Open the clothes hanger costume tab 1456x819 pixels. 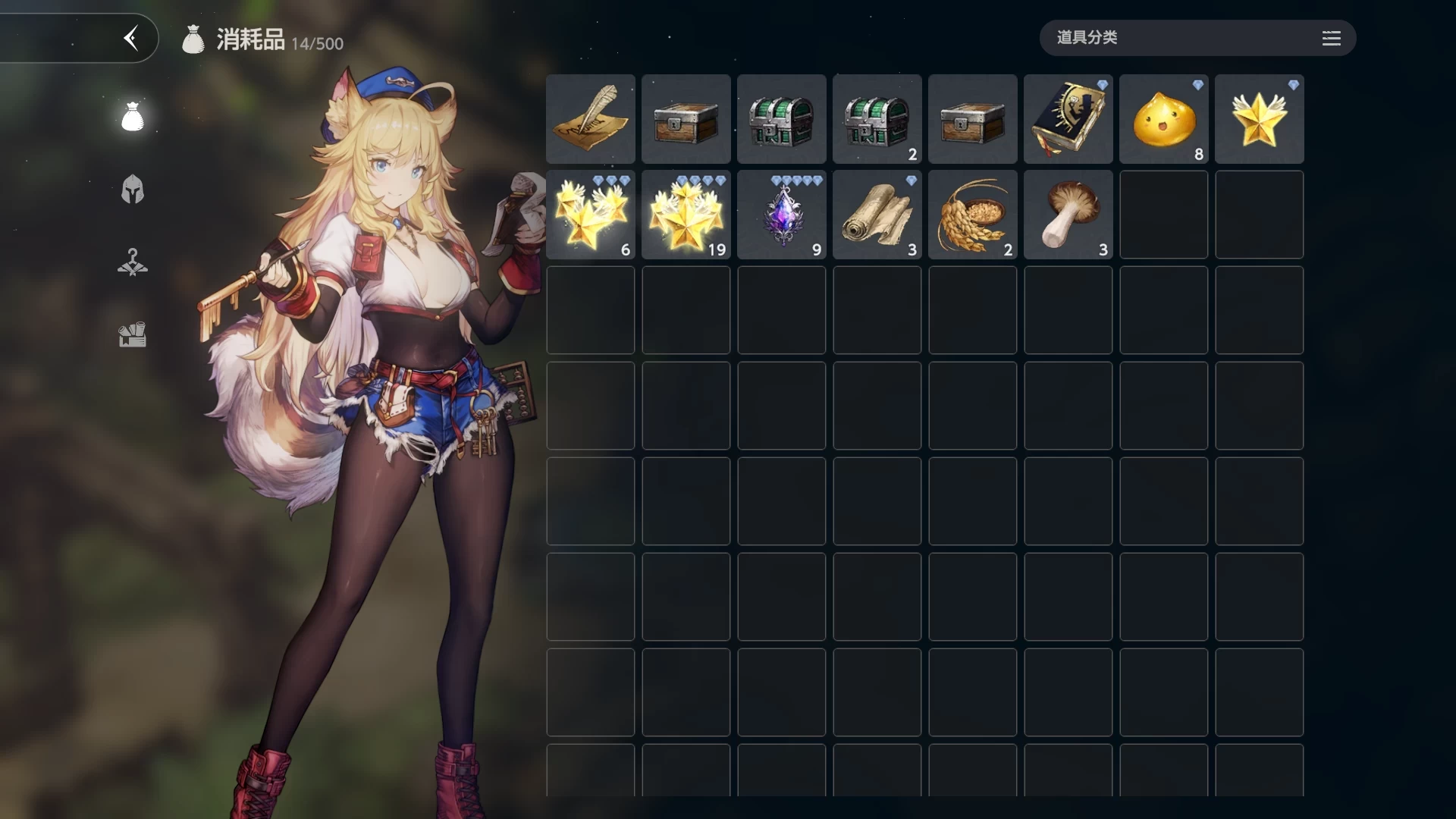(x=133, y=262)
